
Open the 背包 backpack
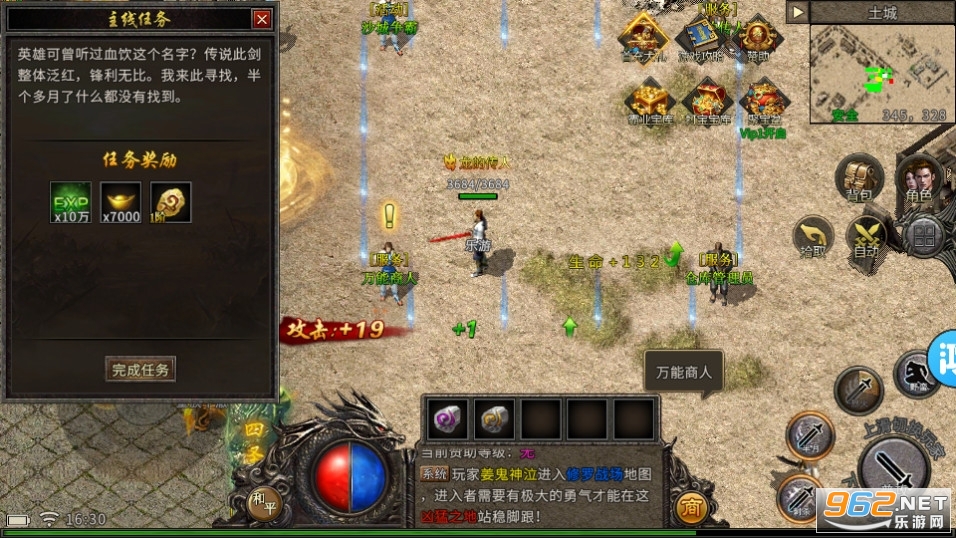coord(858,178)
